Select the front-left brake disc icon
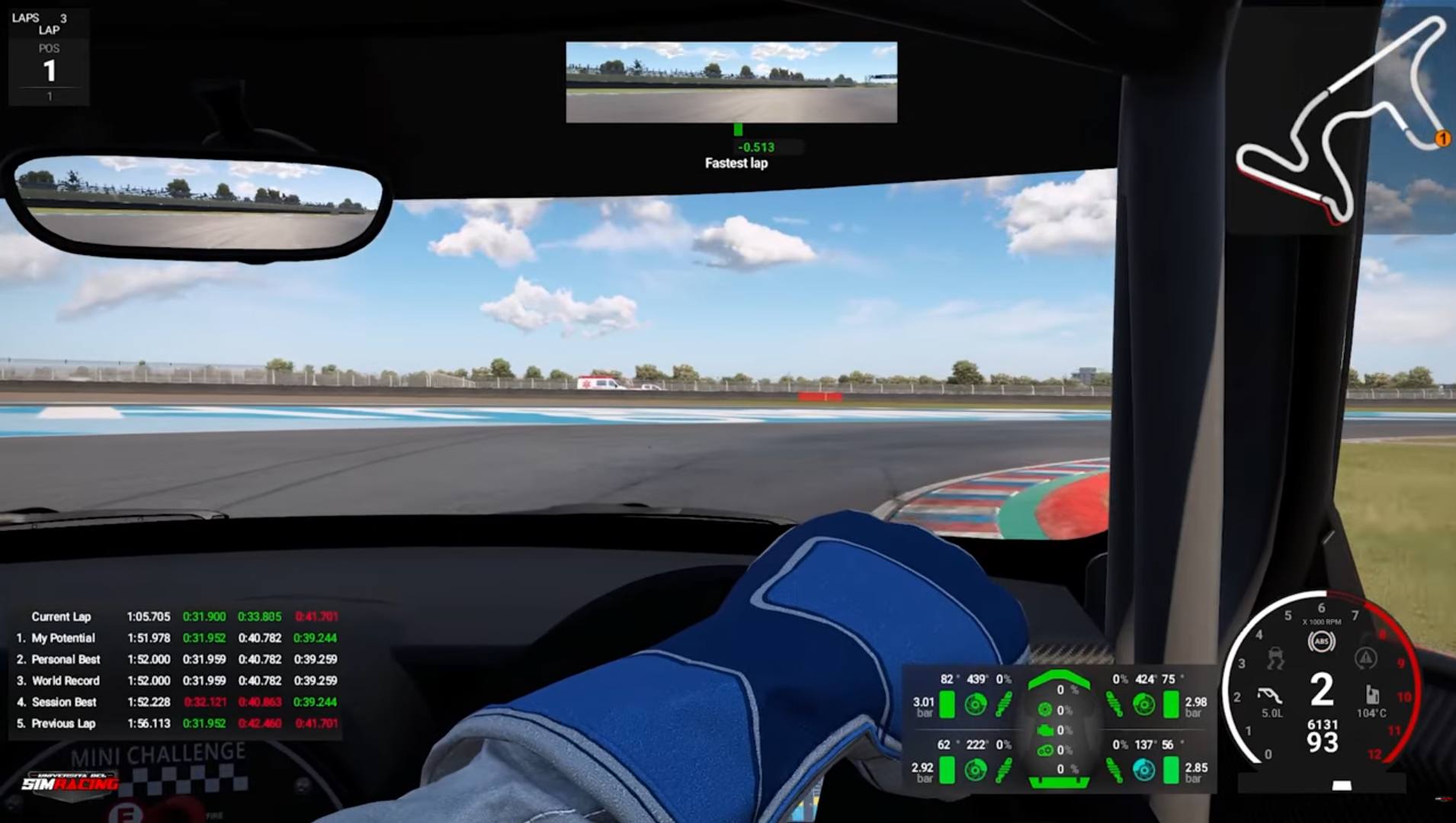Screen dimensions: 1456x823 pyautogui.click(x=976, y=704)
